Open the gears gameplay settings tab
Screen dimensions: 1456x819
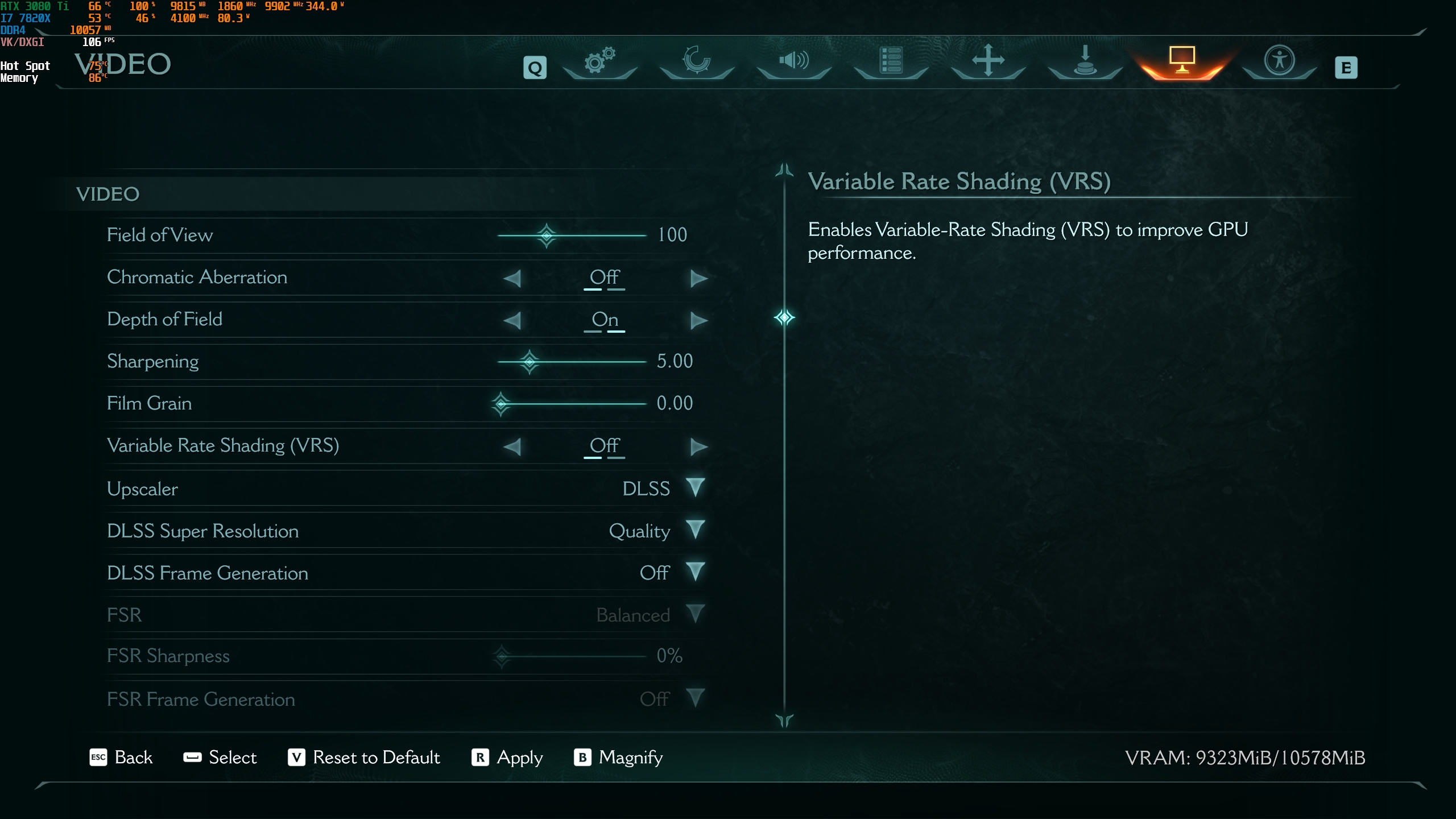point(600,60)
